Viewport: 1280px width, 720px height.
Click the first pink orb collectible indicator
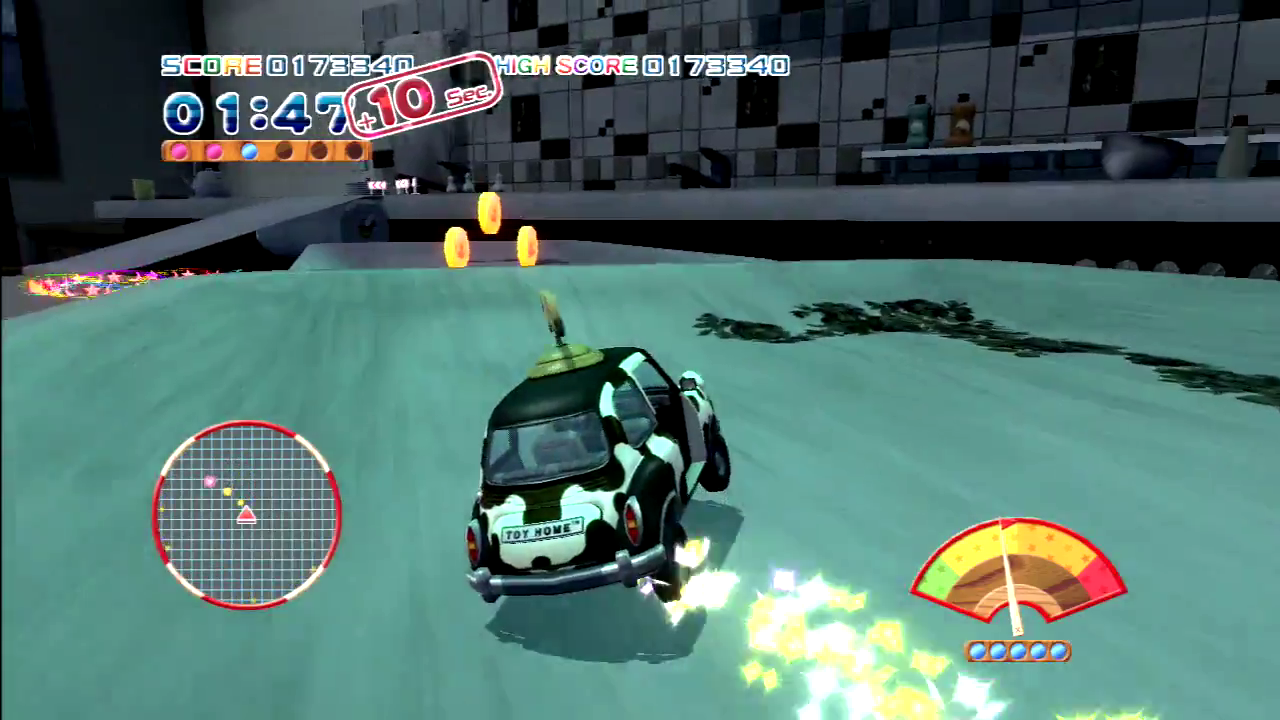click(179, 151)
